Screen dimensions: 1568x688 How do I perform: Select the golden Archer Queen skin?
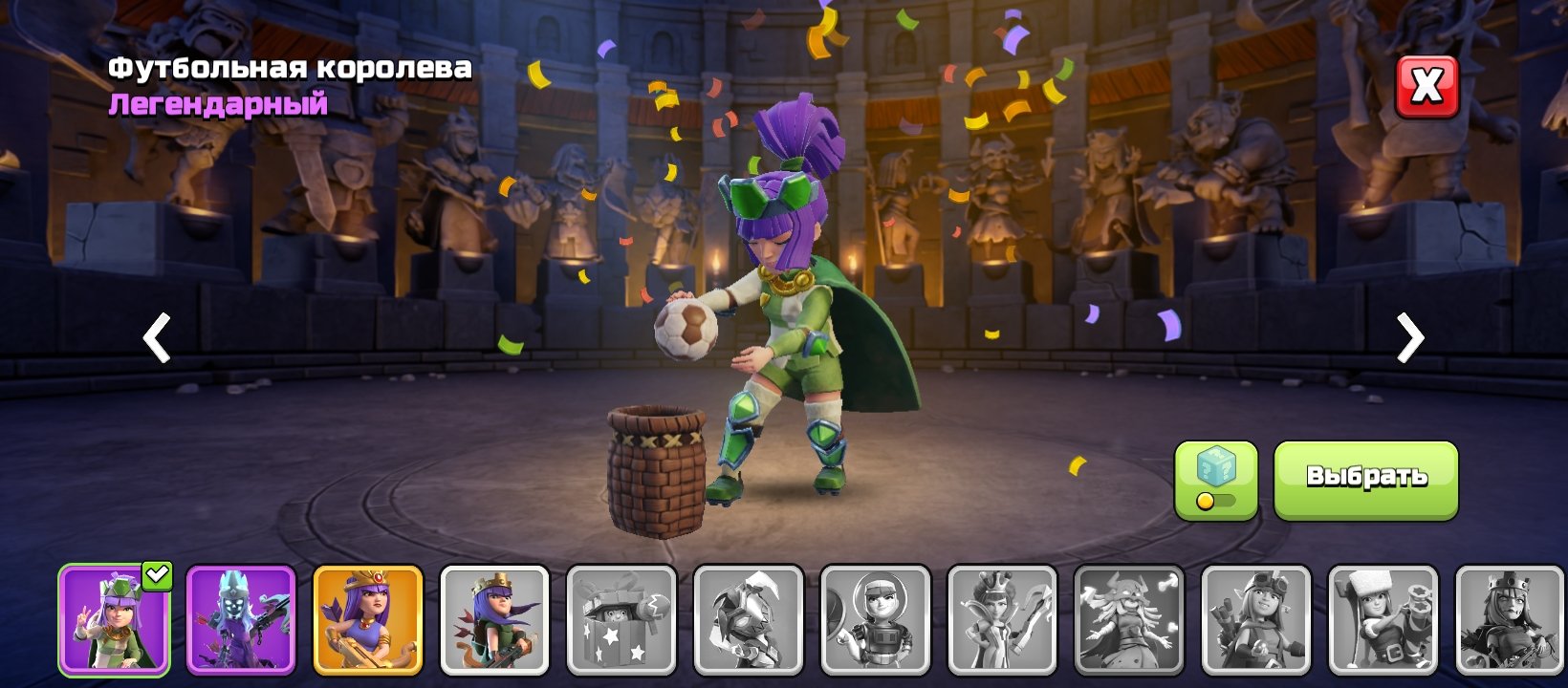tap(368, 619)
